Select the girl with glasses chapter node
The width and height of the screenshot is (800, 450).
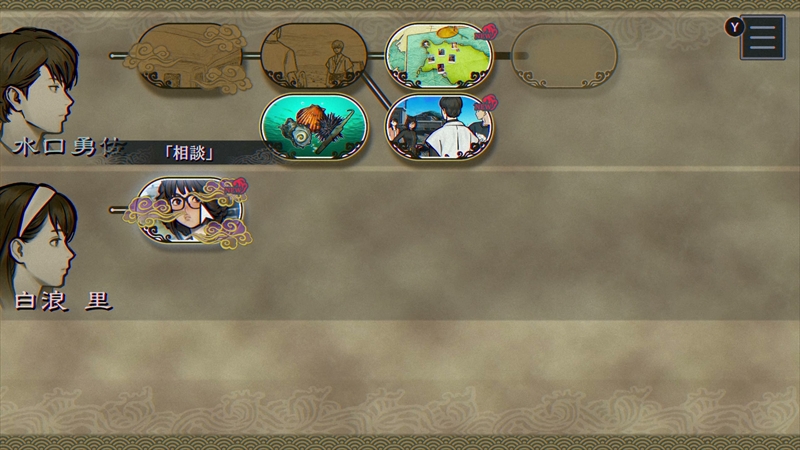190,210
